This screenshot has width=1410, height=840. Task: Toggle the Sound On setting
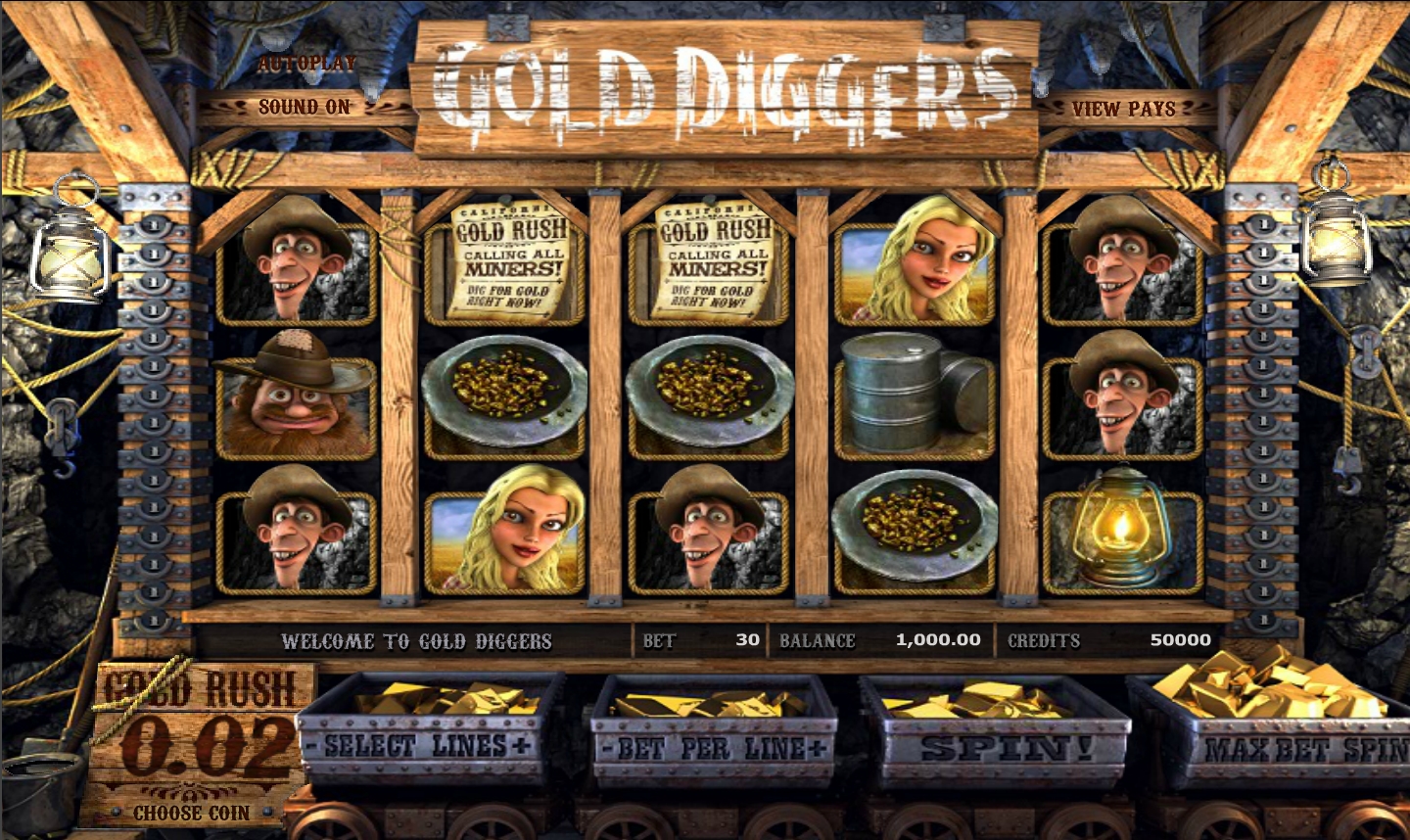pyautogui.click(x=304, y=107)
